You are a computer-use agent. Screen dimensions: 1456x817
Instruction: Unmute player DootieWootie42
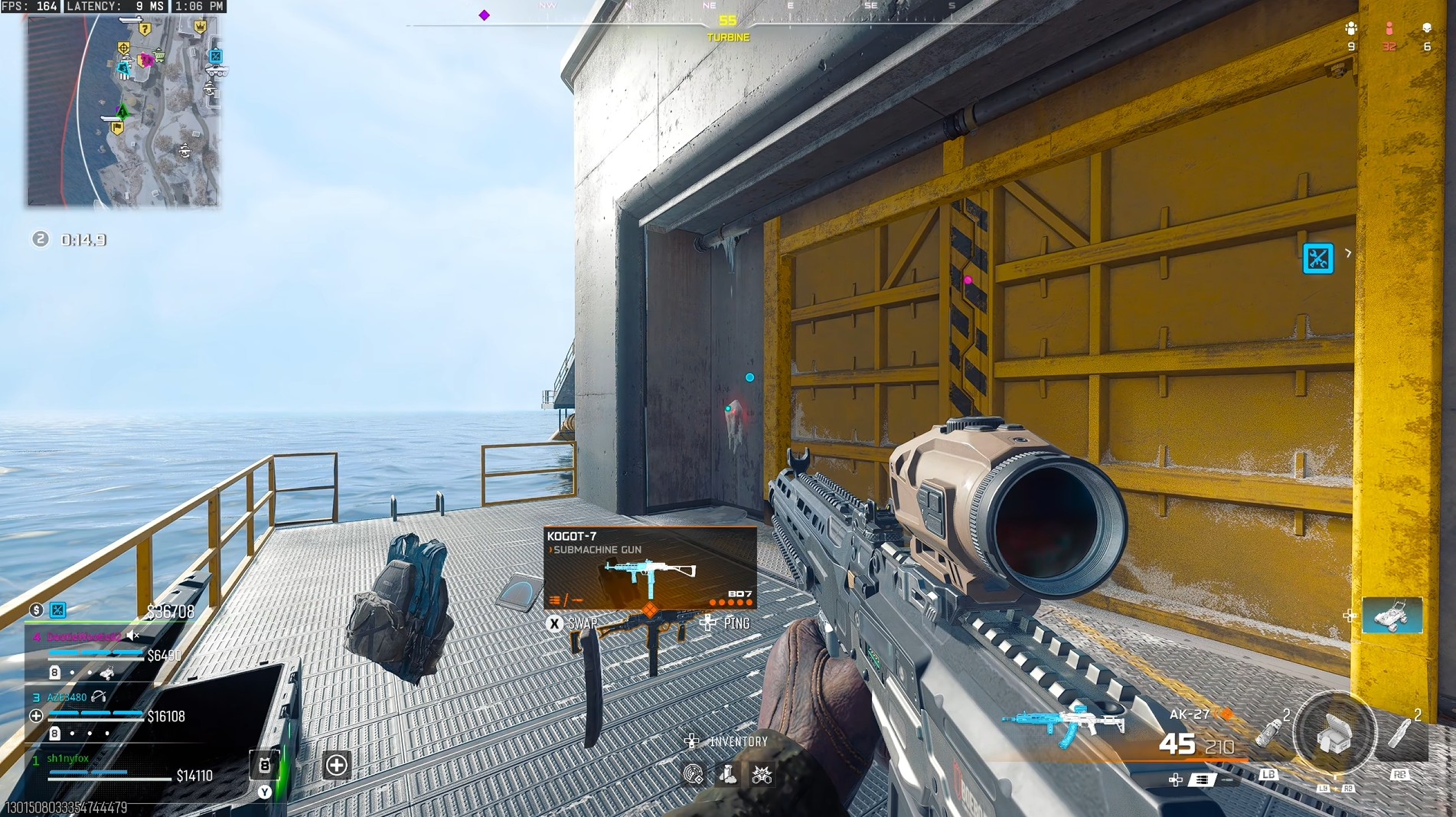132,636
